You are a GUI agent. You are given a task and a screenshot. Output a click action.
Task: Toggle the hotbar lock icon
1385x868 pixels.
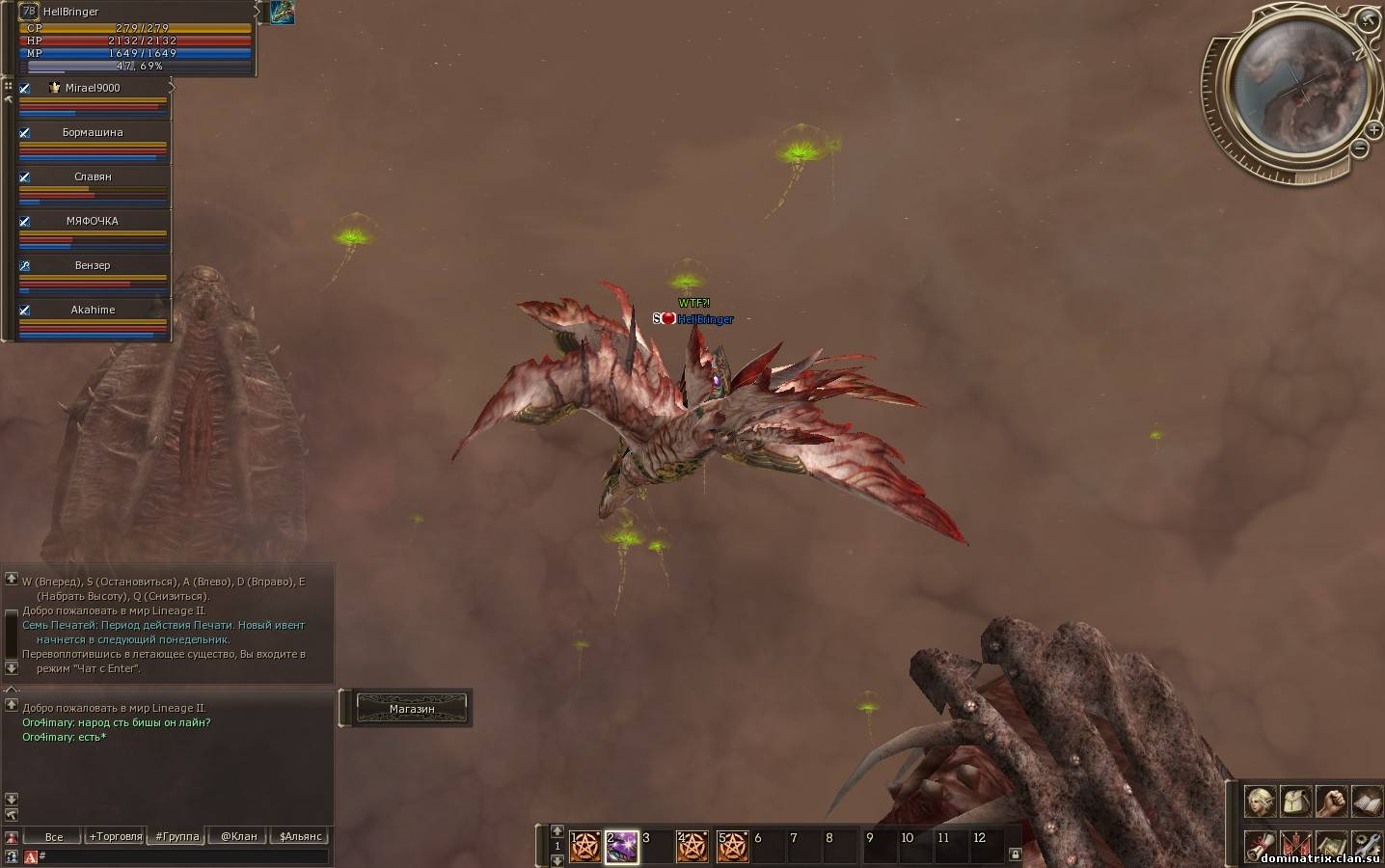tap(1015, 854)
